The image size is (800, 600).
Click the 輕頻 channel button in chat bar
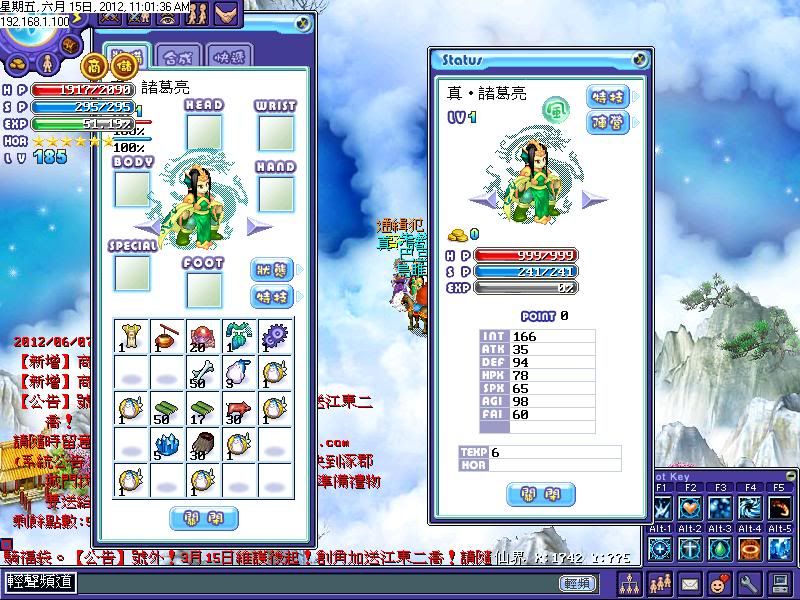point(577,583)
